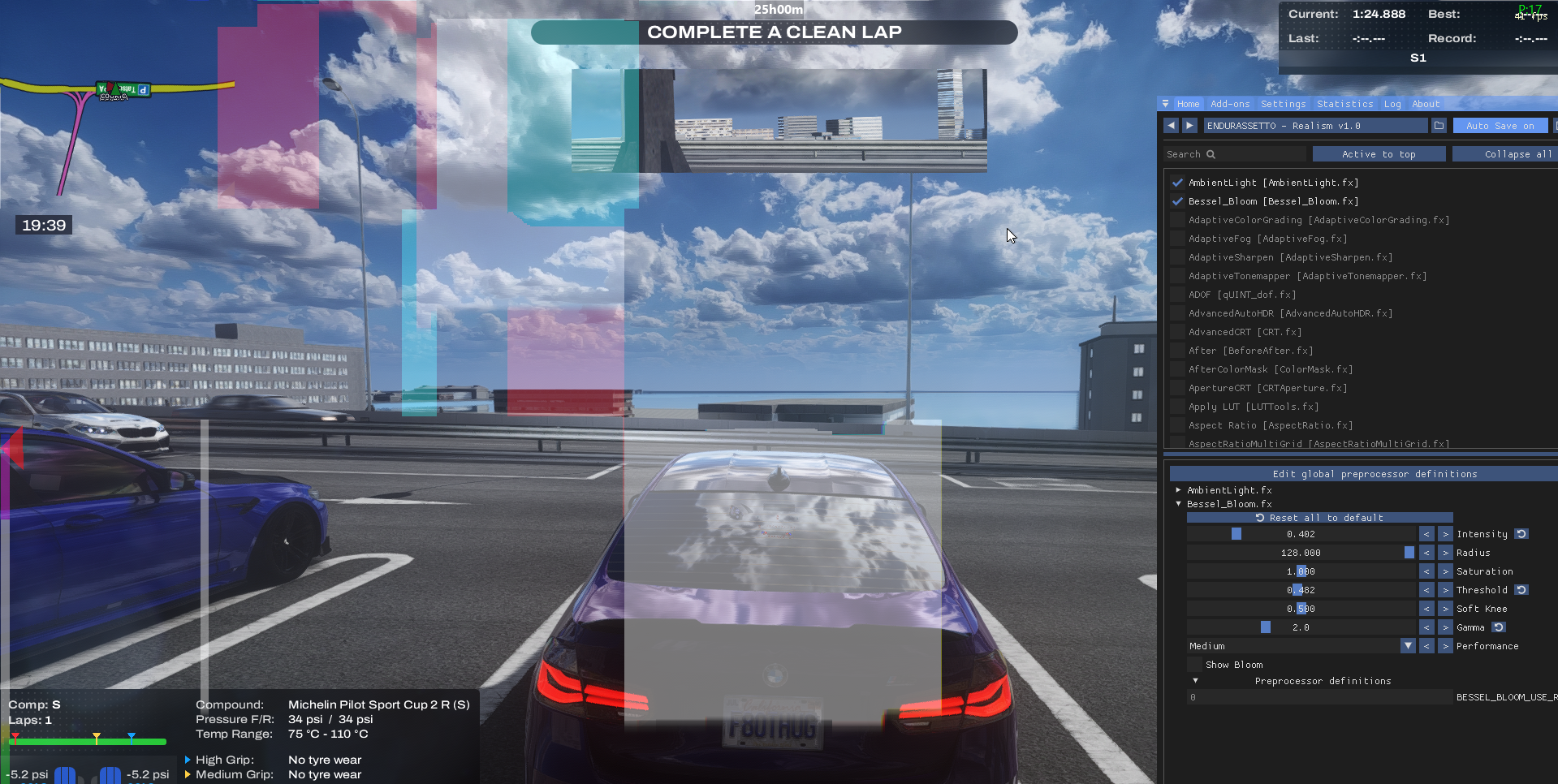Viewport: 1558px width, 784px height.
Task: Click the Bloom Intensity slider
Action: (x=1301, y=534)
